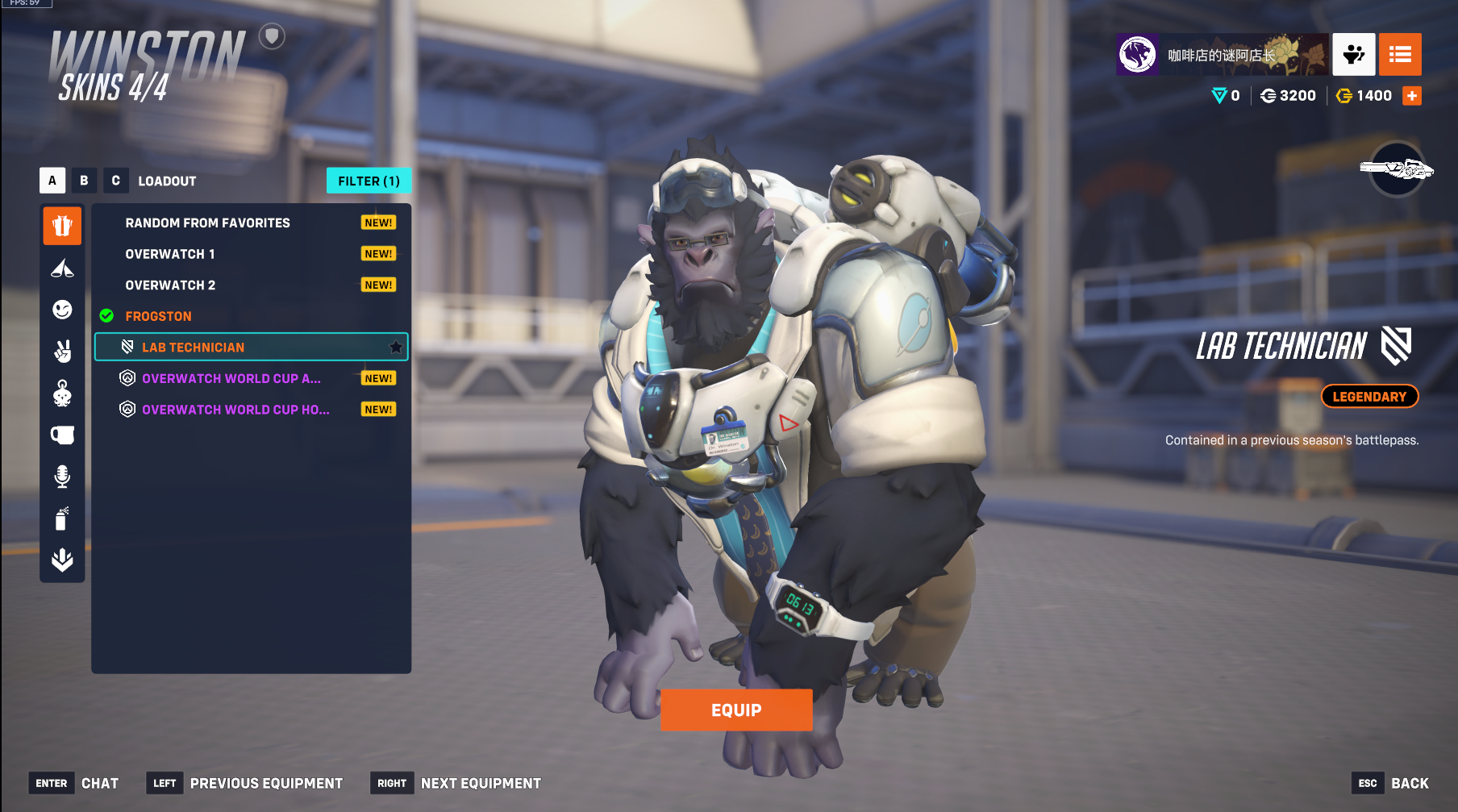Open the Filter options
Screen dimensions: 1458x812
[369, 181]
